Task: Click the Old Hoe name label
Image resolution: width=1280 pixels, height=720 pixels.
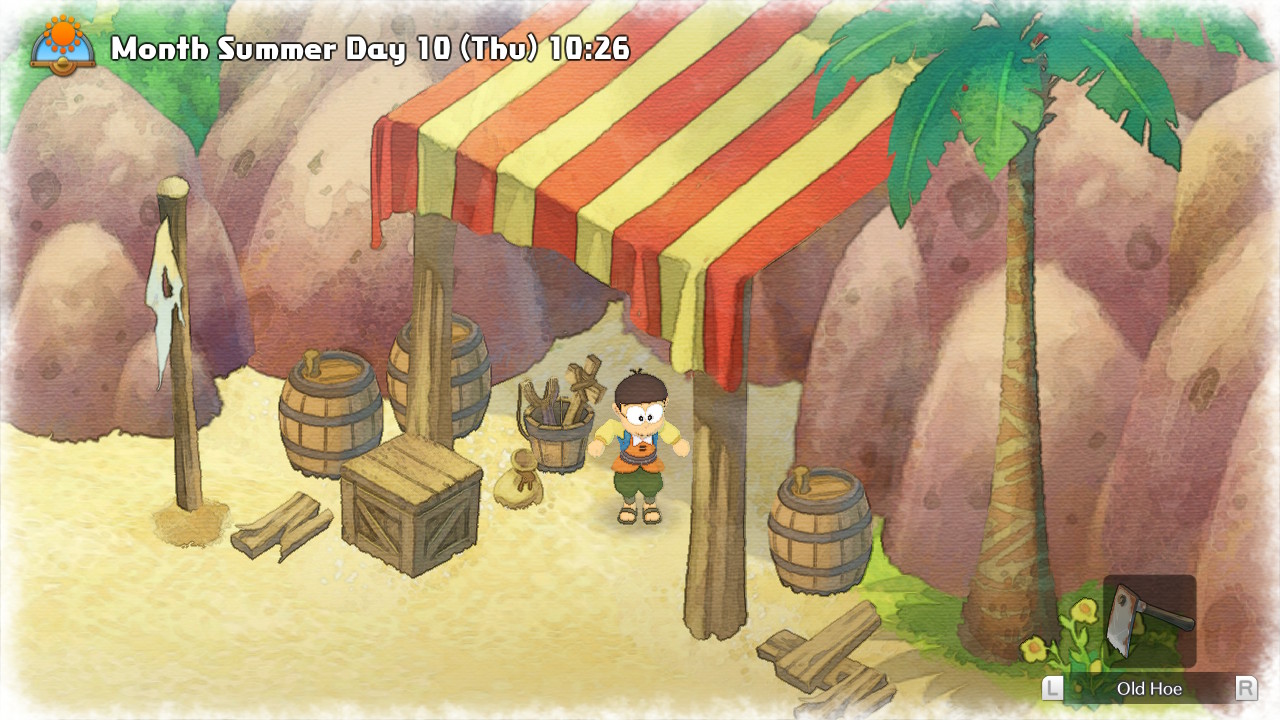Action: [1148, 688]
